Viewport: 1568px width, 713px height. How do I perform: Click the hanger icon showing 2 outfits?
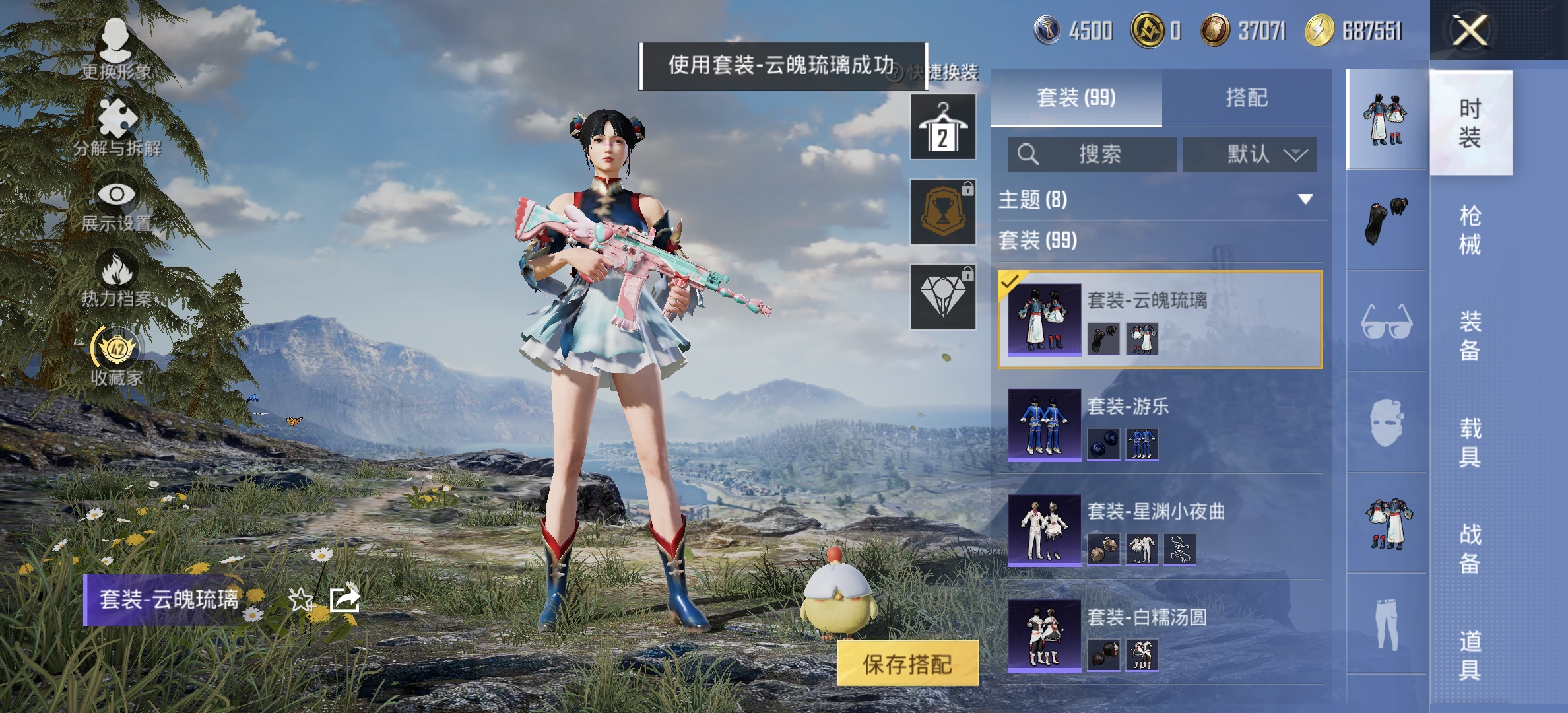(942, 127)
